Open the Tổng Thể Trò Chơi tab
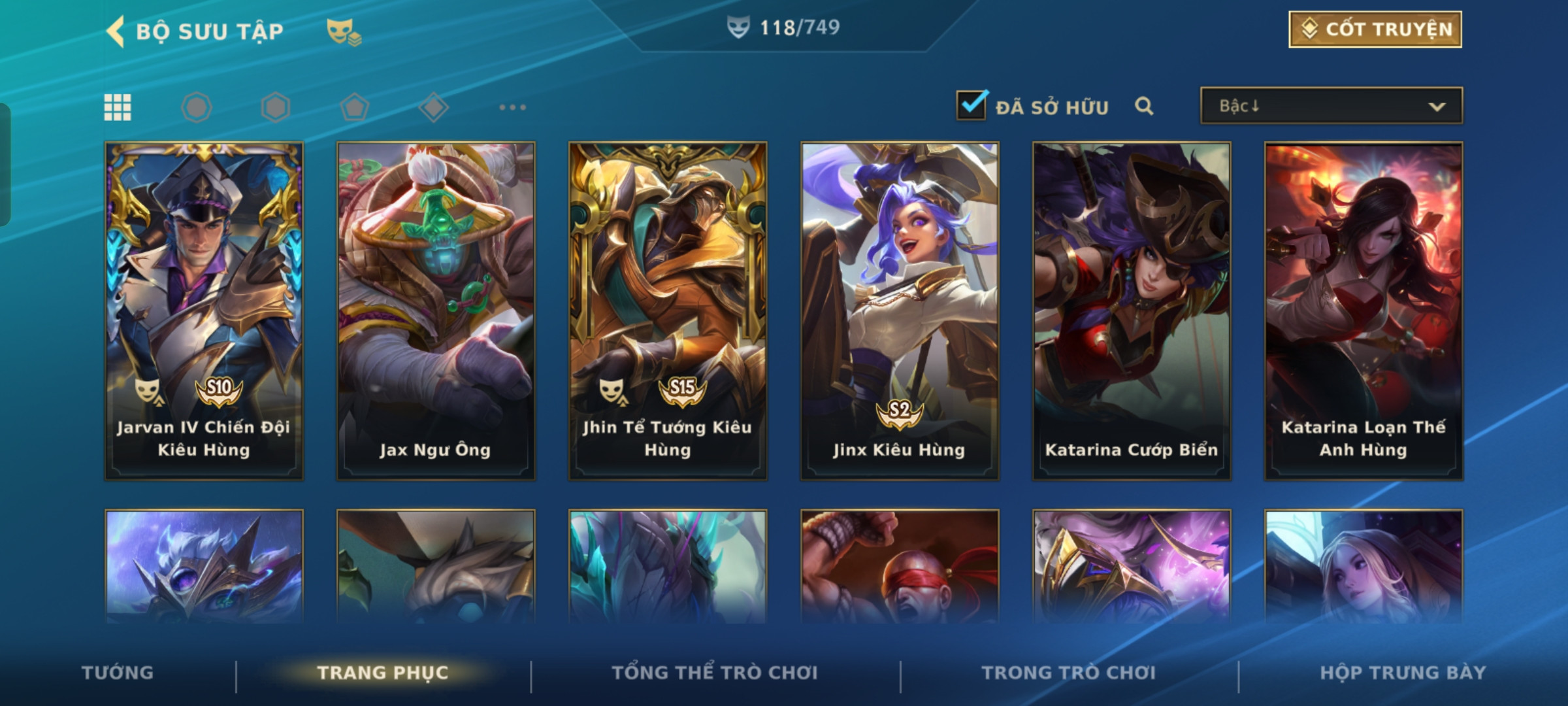The width and height of the screenshot is (1568, 706). (715, 673)
